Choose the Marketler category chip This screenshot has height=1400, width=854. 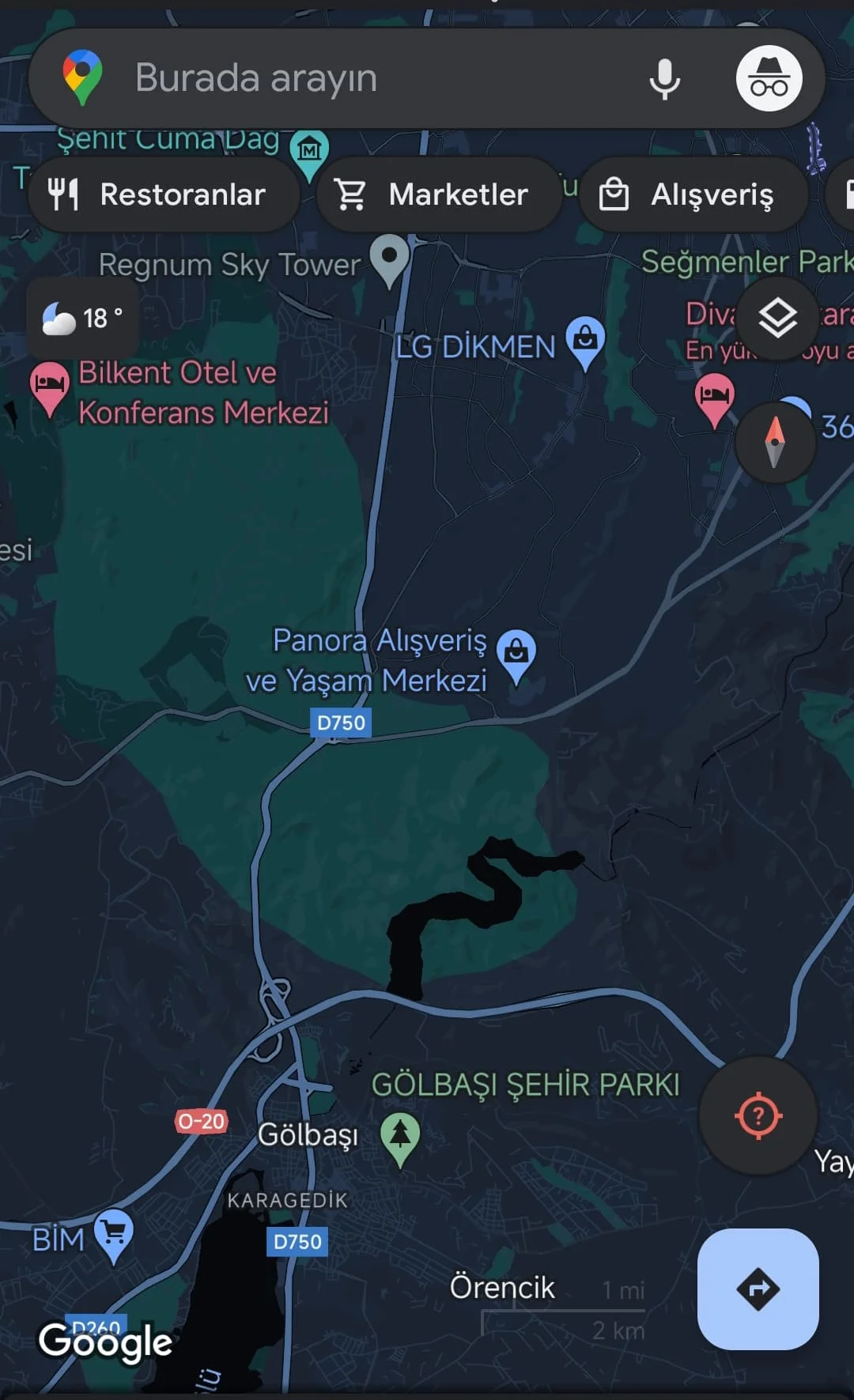click(x=439, y=194)
